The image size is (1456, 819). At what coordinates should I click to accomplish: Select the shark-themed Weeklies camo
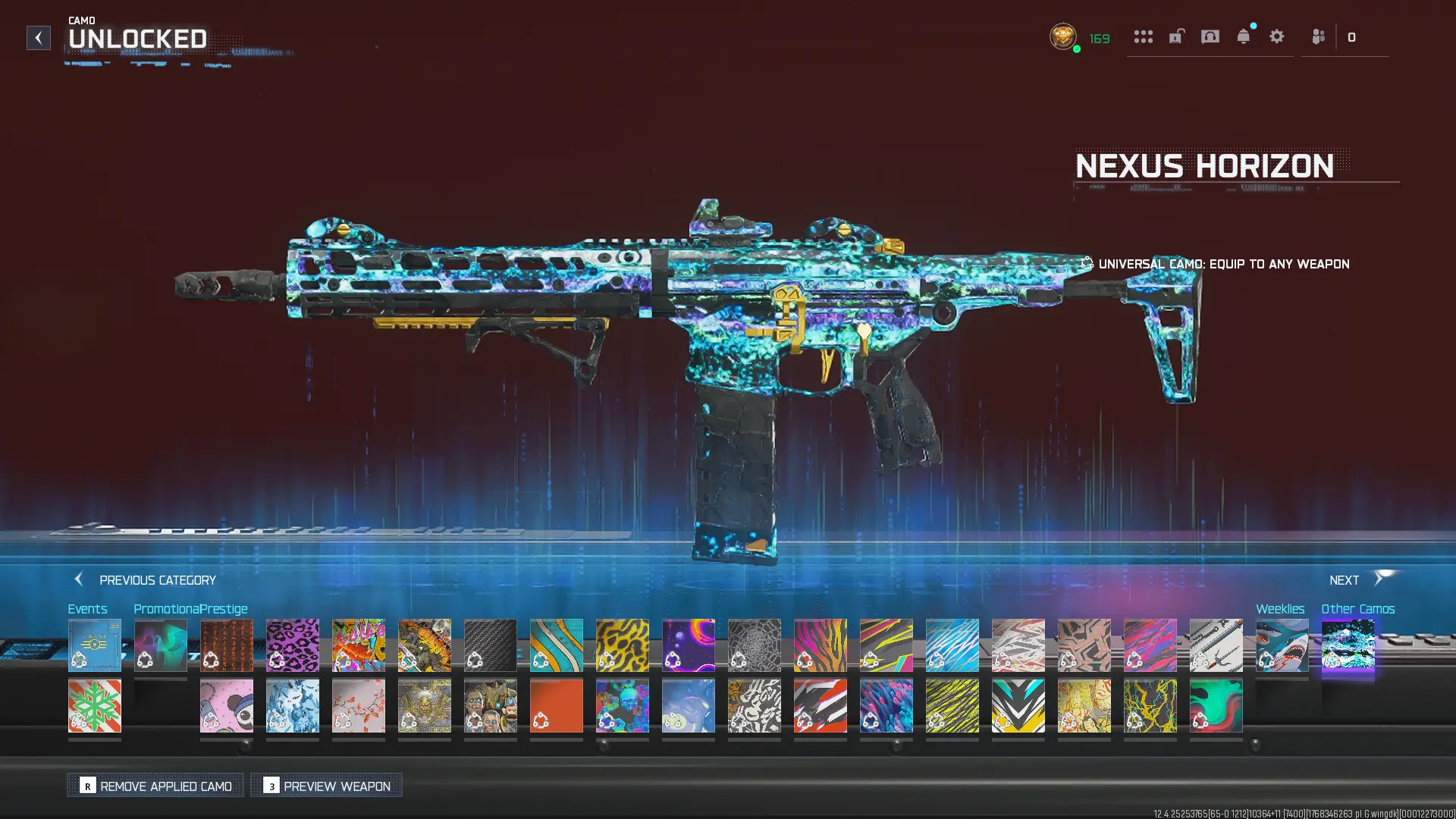pyautogui.click(x=1282, y=645)
